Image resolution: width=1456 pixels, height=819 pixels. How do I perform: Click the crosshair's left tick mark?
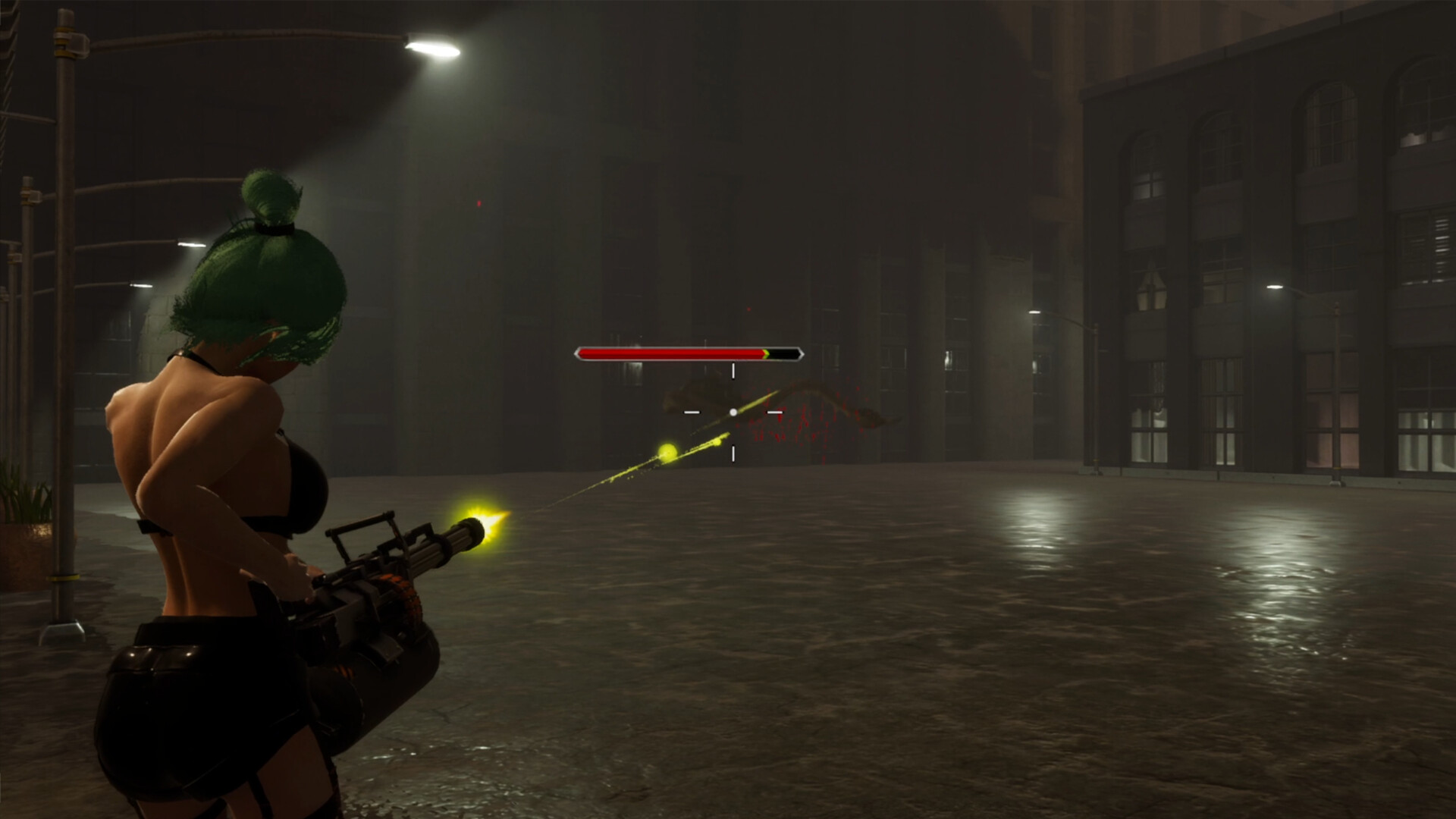point(692,413)
